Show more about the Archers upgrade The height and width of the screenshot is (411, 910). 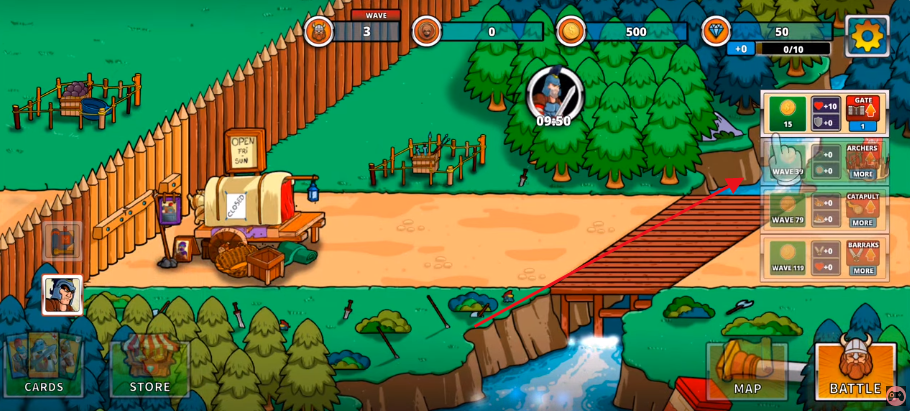pyautogui.click(x=863, y=174)
